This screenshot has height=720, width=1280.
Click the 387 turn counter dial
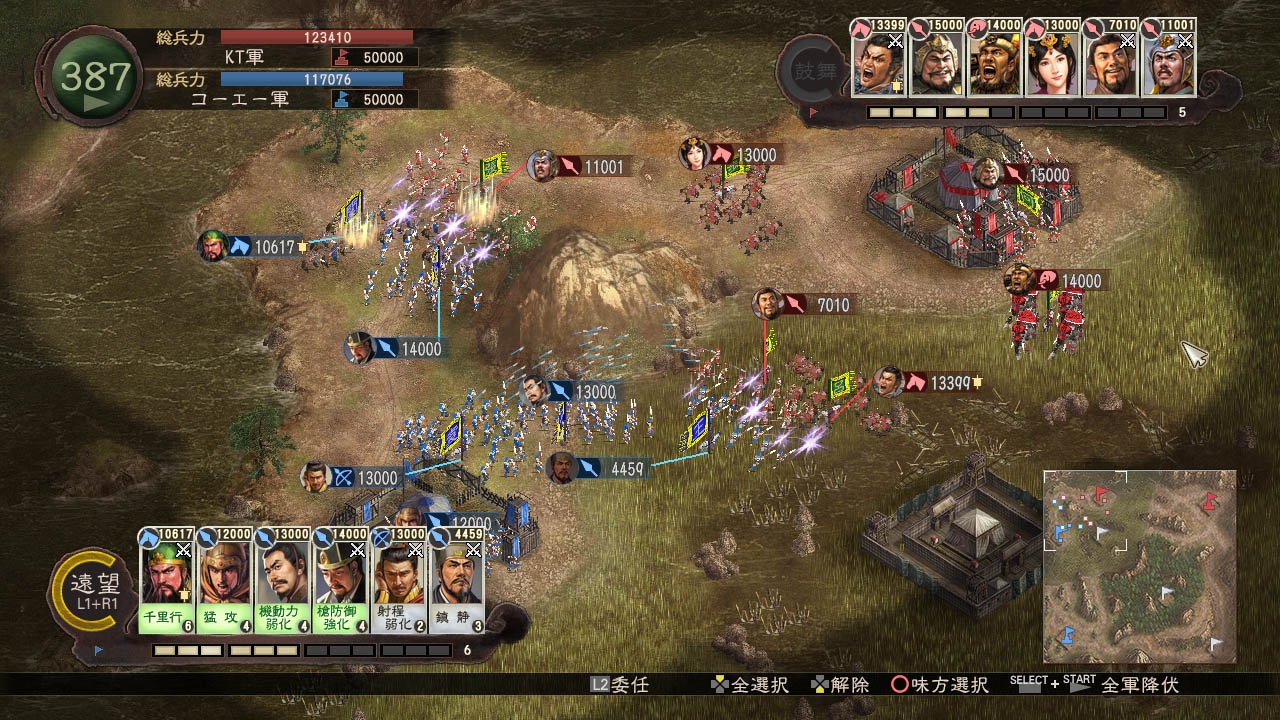tap(96, 78)
